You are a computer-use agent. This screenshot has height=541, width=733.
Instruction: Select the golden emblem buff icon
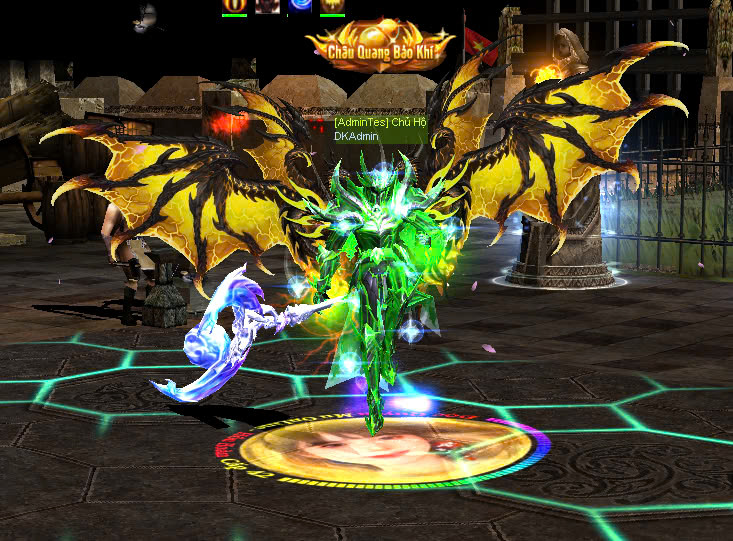pos(332,5)
